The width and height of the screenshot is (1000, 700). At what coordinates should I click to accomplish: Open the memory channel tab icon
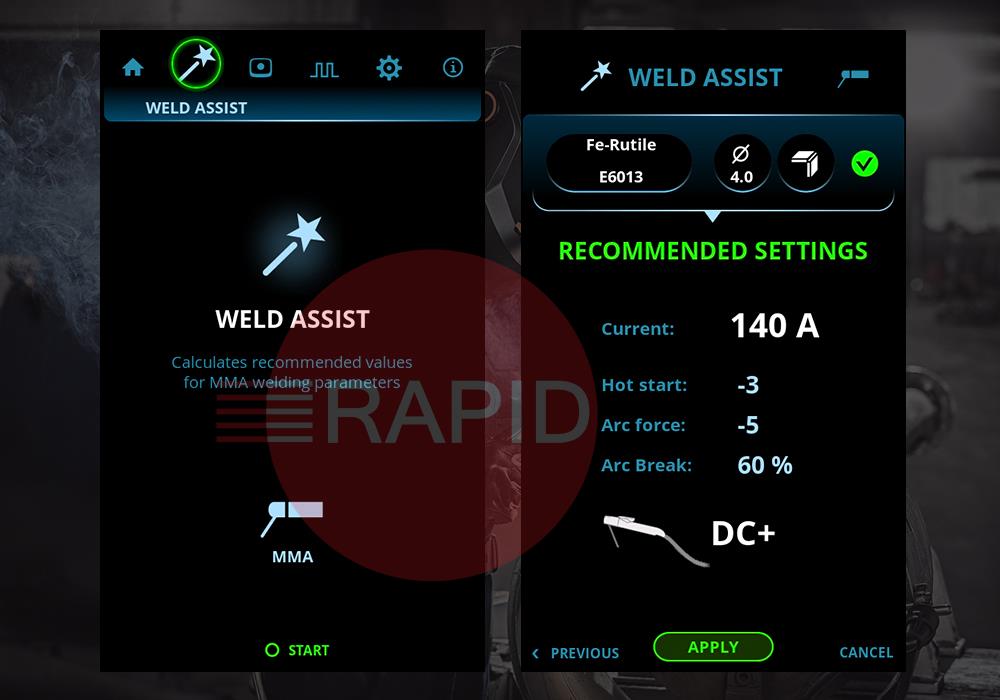coord(260,68)
